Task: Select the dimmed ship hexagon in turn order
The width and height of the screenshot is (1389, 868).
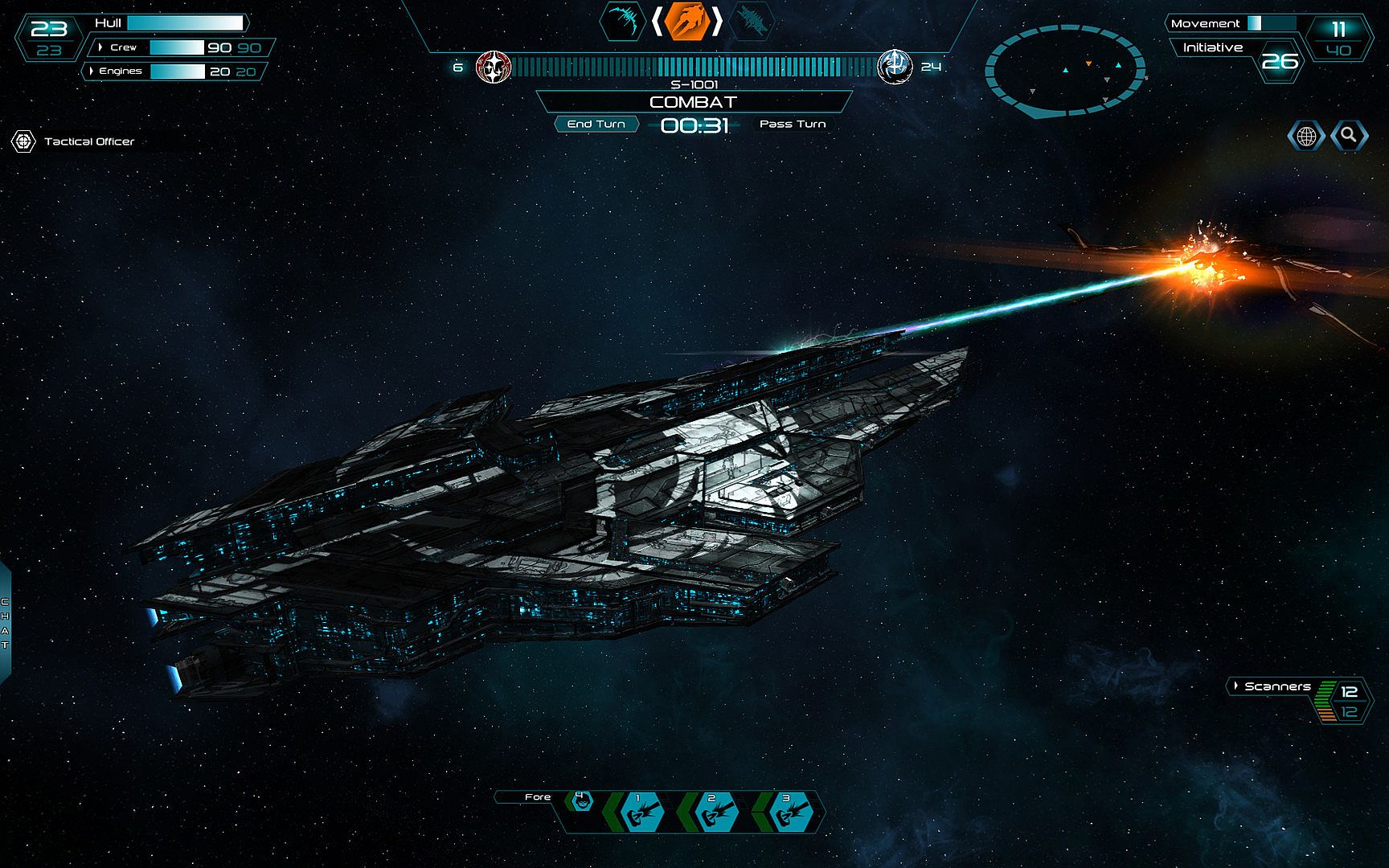Action: (x=751, y=21)
